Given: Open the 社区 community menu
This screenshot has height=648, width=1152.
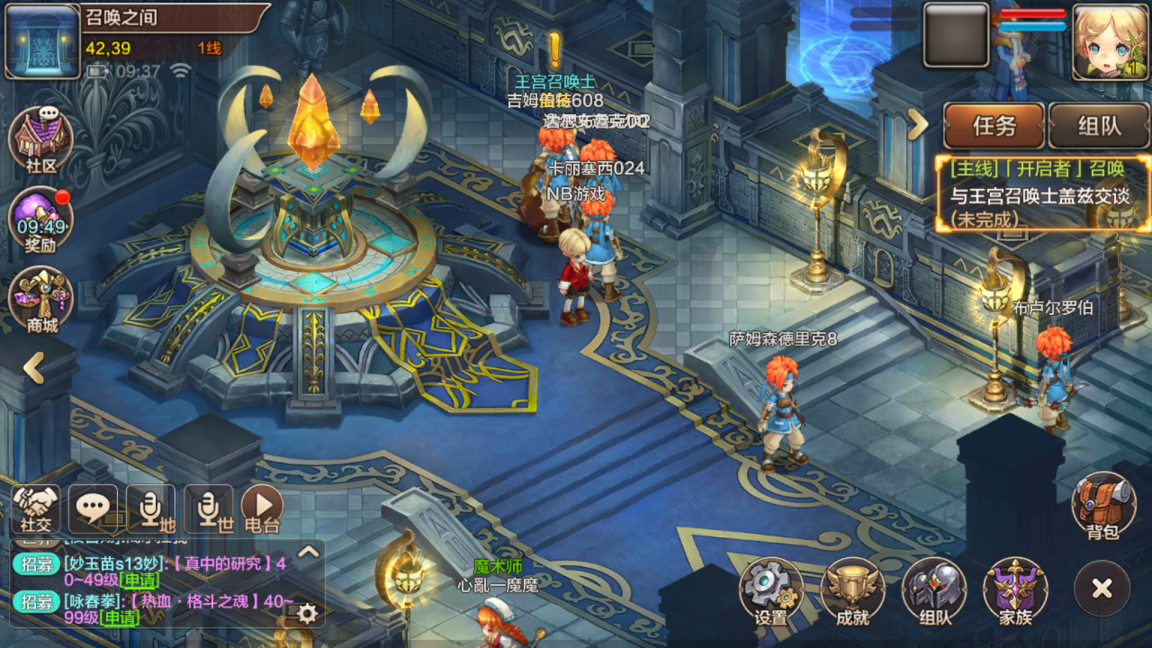Looking at the screenshot, I should click(40, 141).
